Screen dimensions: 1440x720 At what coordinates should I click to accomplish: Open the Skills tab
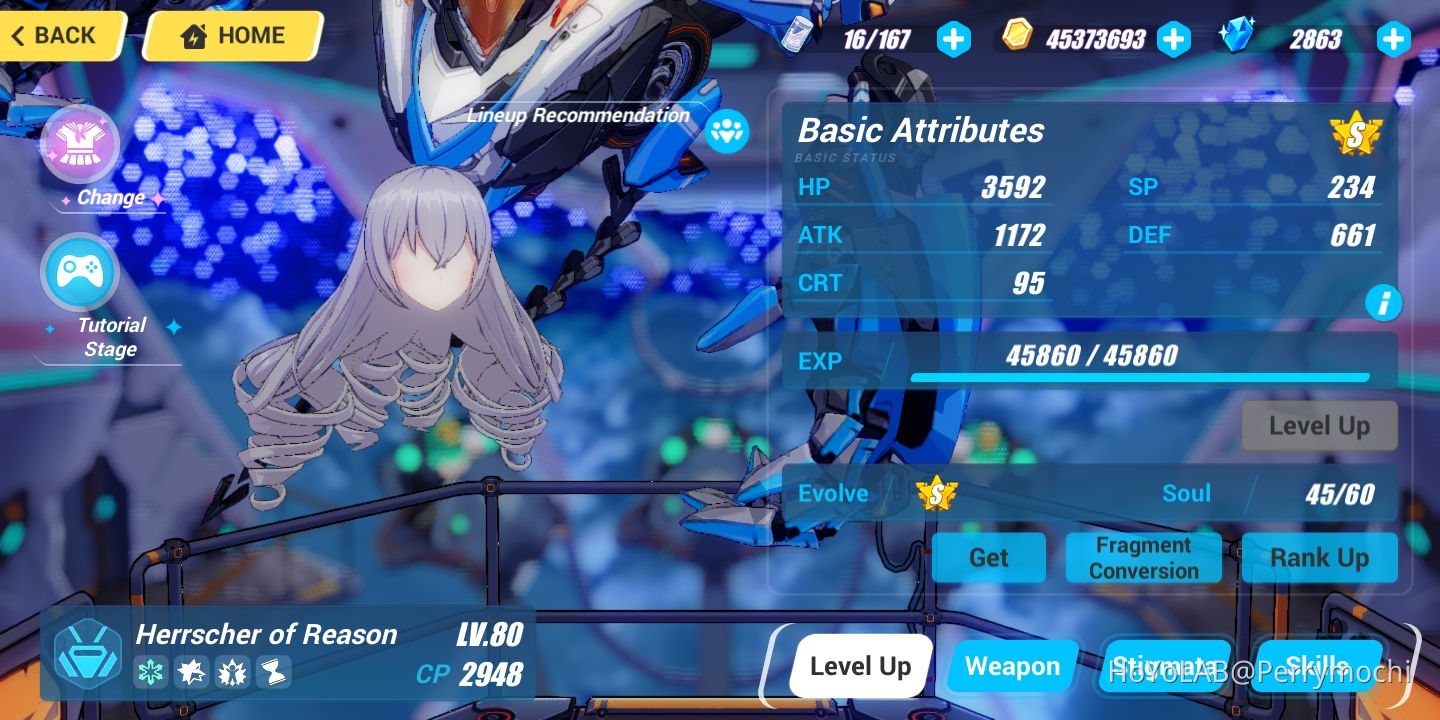[1319, 666]
